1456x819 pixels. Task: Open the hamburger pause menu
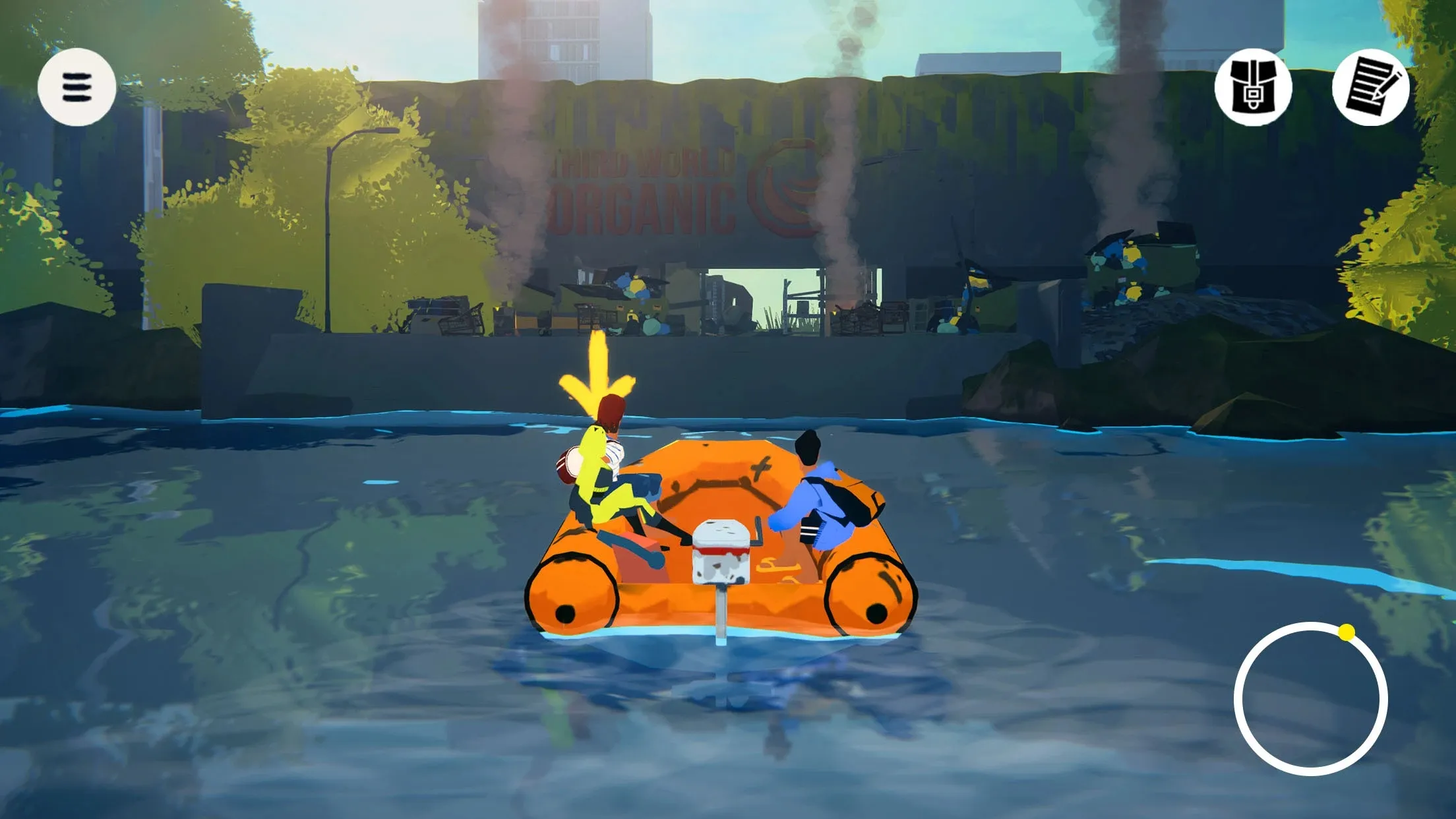point(76,88)
